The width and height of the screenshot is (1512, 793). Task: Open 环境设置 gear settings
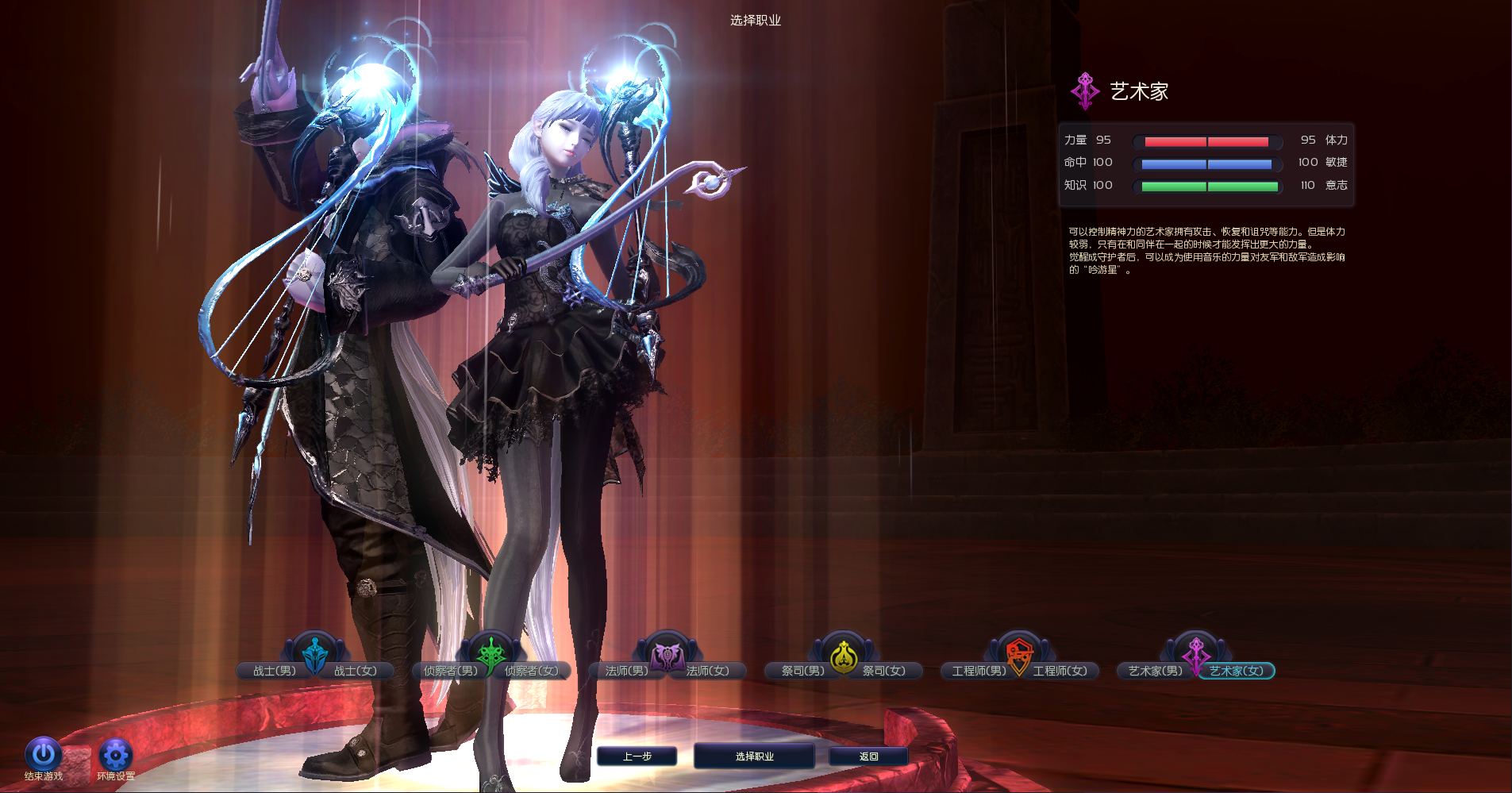[x=115, y=755]
